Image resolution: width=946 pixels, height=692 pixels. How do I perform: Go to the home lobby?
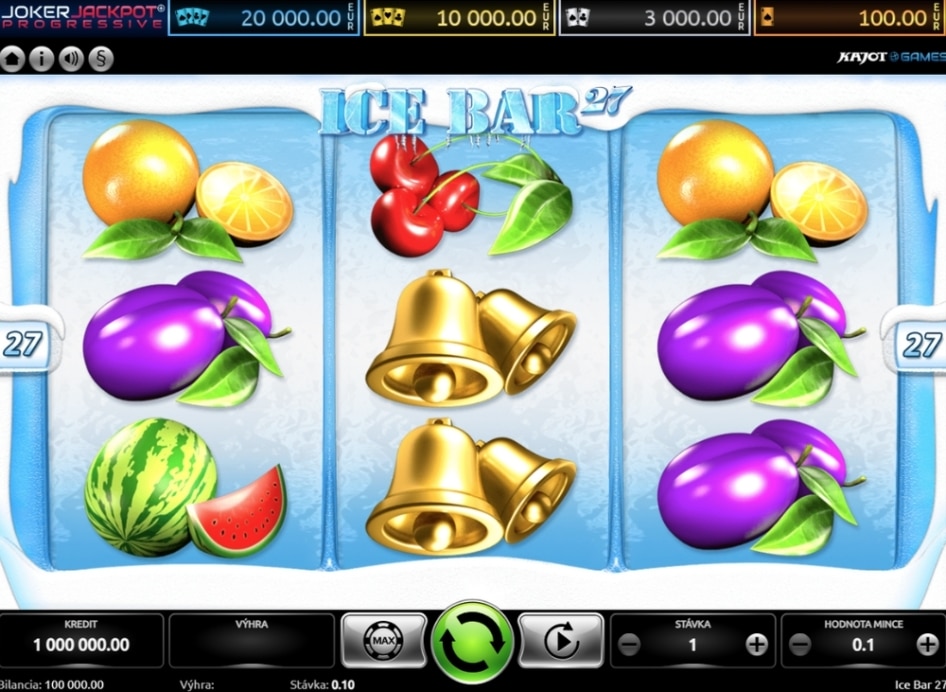(13, 59)
